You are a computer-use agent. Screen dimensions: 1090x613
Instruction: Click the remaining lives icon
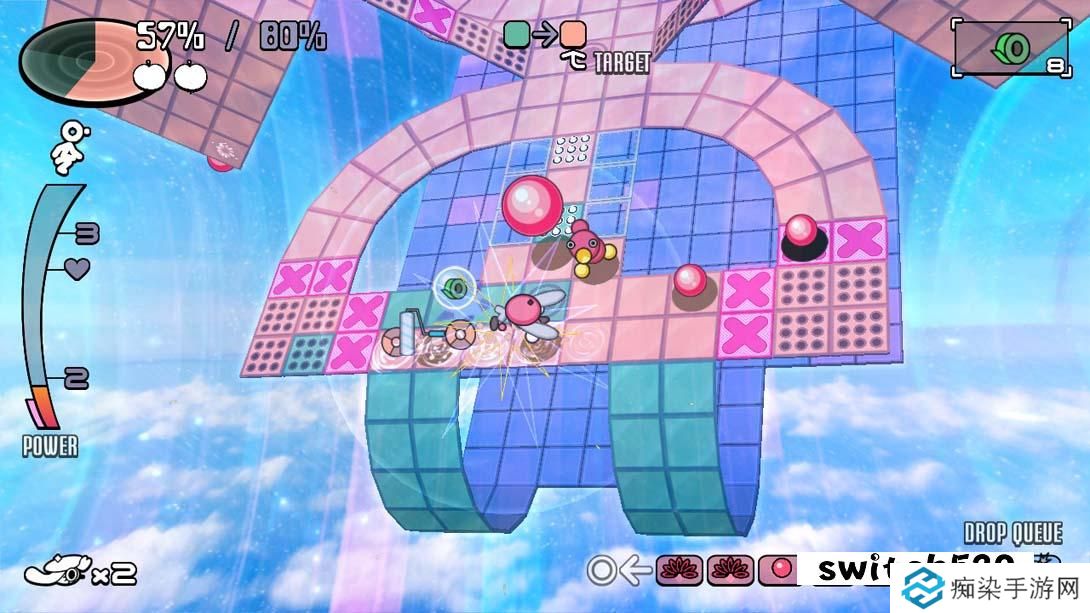tap(58, 571)
